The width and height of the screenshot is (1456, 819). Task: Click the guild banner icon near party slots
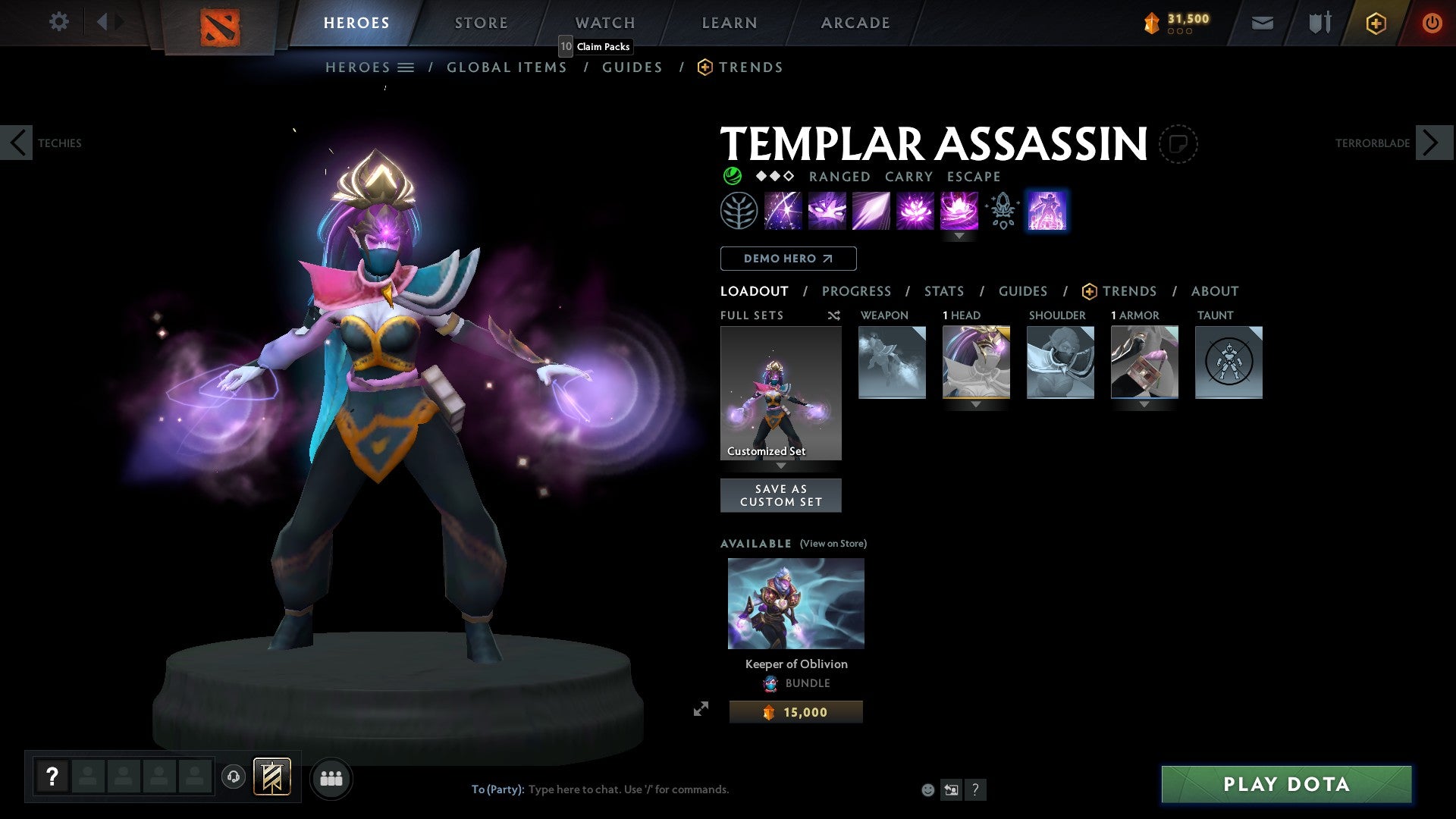[272, 777]
